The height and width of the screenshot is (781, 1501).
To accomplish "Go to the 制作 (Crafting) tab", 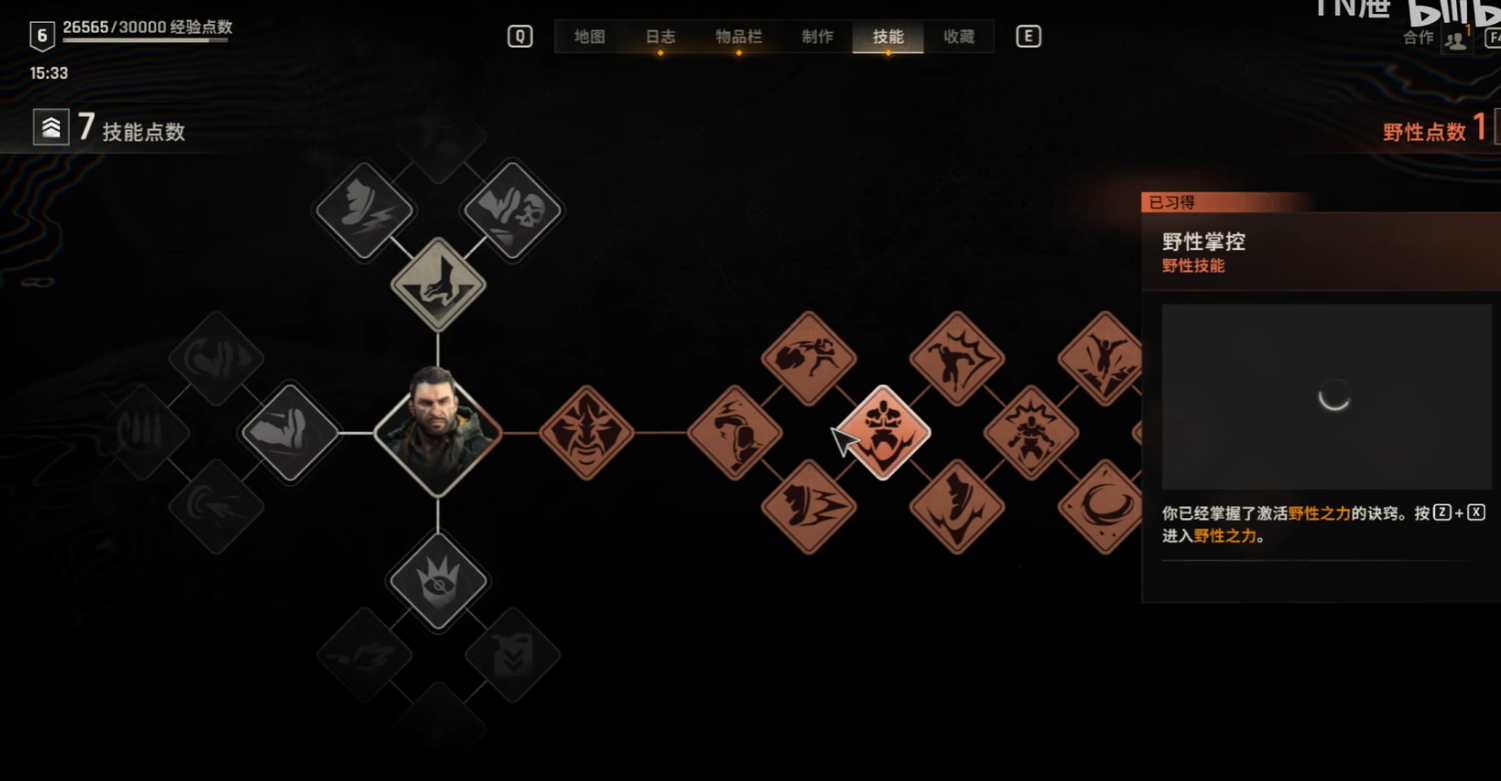I will coord(817,37).
